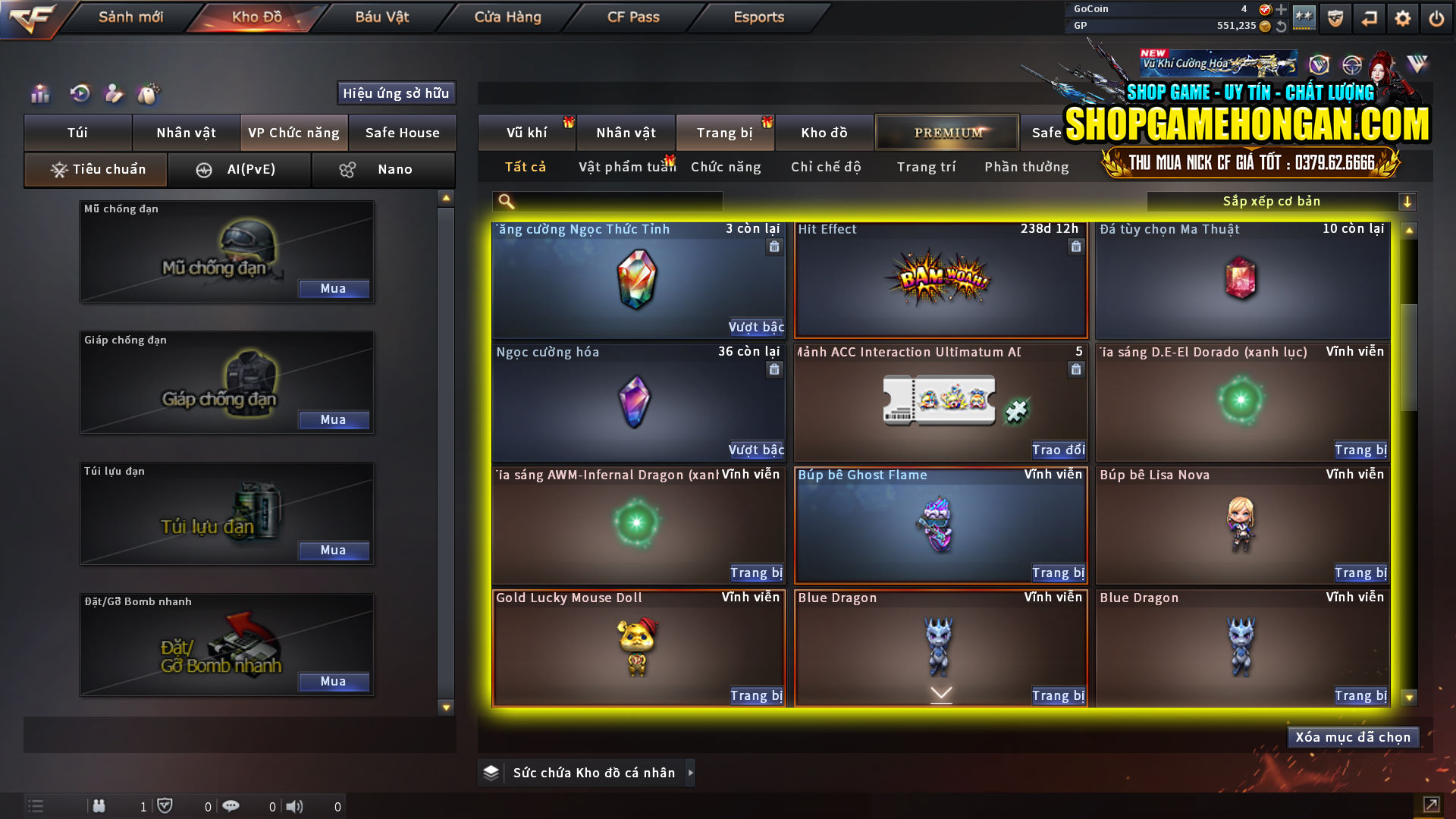Expand the Sức chứa Kho đồ cá nhân arrow
The width and height of the screenshot is (1456, 819).
pos(691,773)
